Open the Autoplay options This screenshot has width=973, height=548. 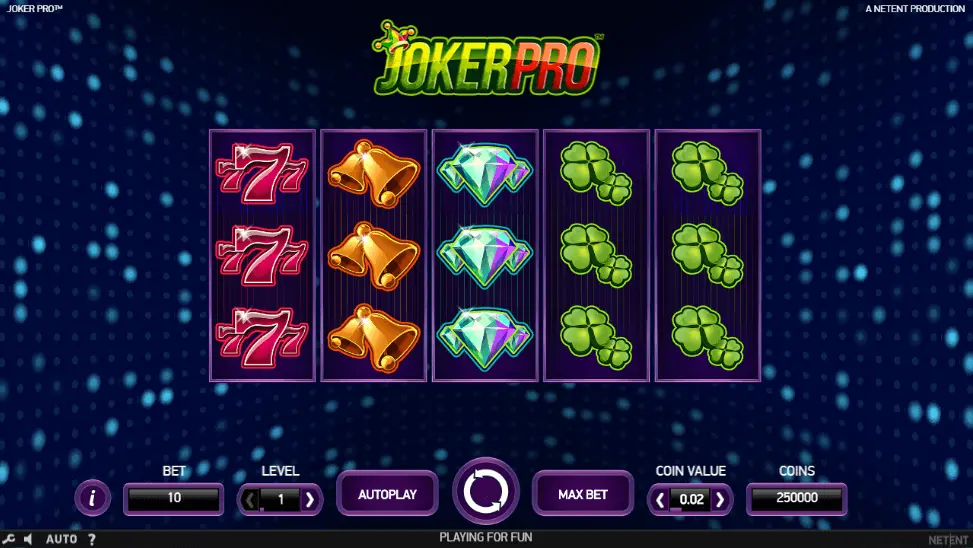(387, 494)
